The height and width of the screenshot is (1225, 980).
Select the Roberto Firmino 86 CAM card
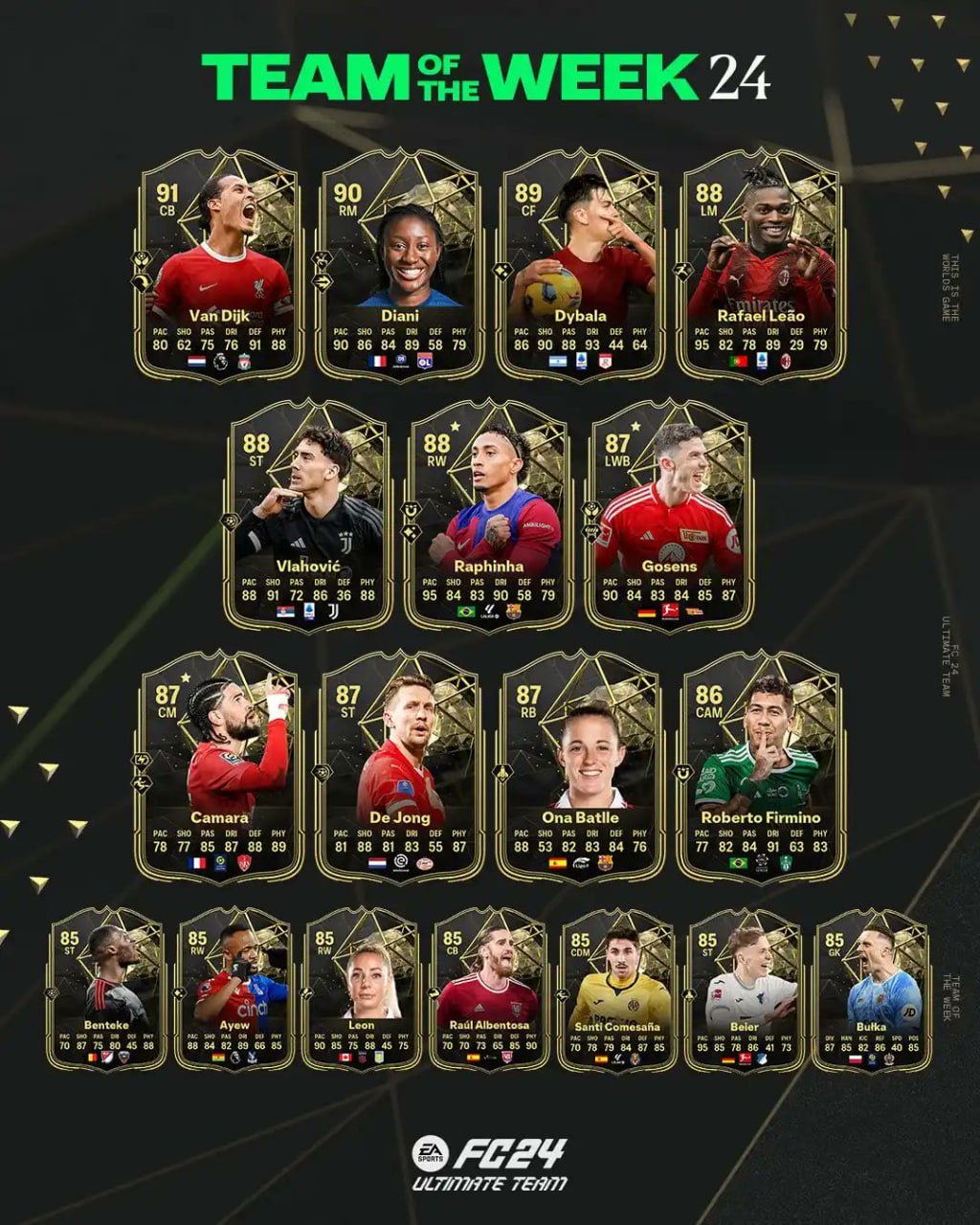pos(760,766)
